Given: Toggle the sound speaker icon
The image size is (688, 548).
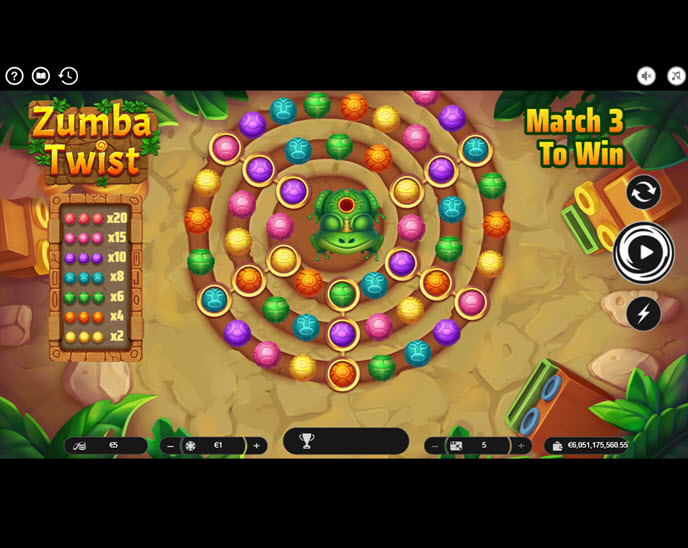Looking at the screenshot, I should click(x=647, y=76).
